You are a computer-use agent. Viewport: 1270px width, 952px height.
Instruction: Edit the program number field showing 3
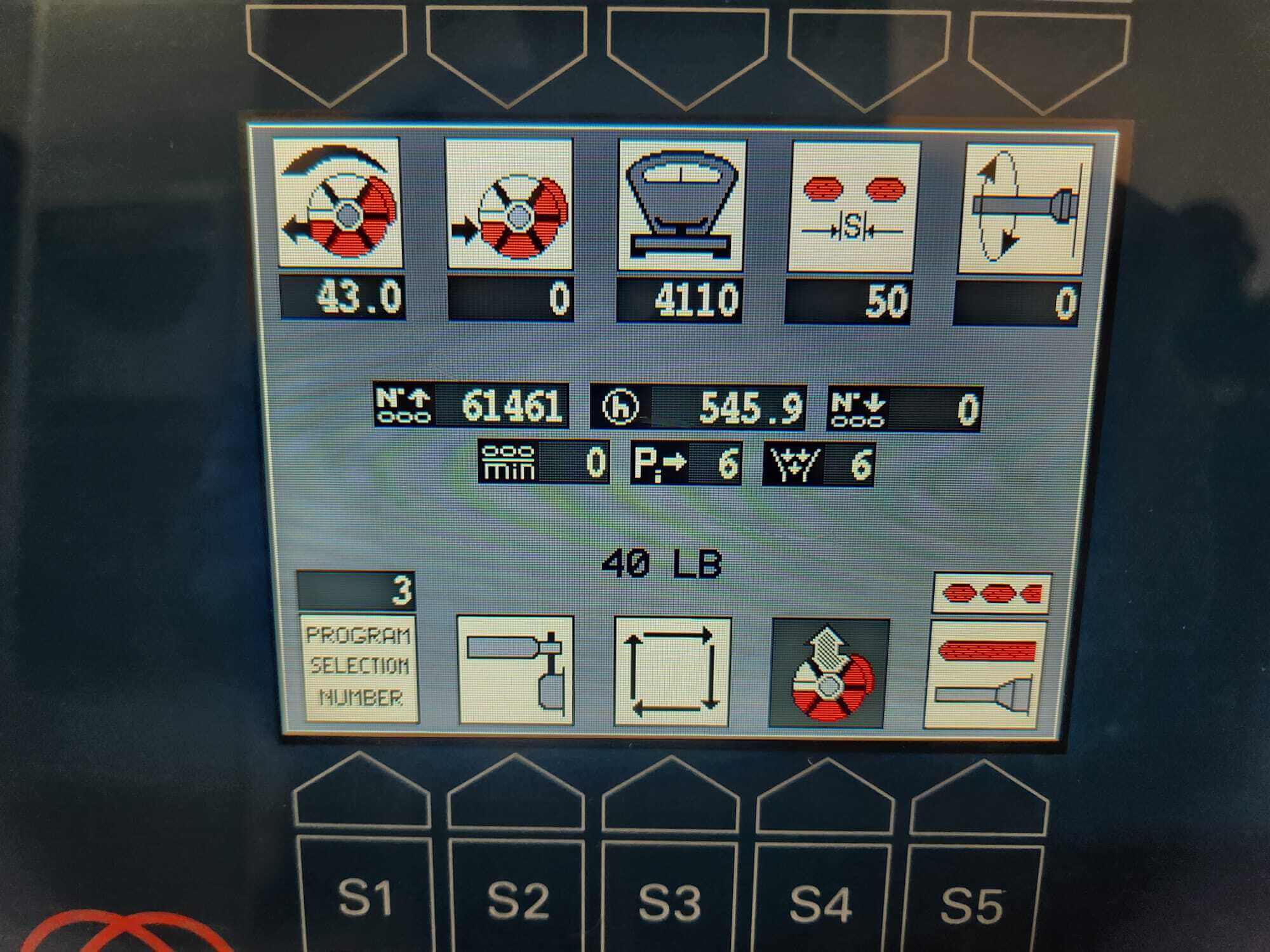tap(356, 590)
